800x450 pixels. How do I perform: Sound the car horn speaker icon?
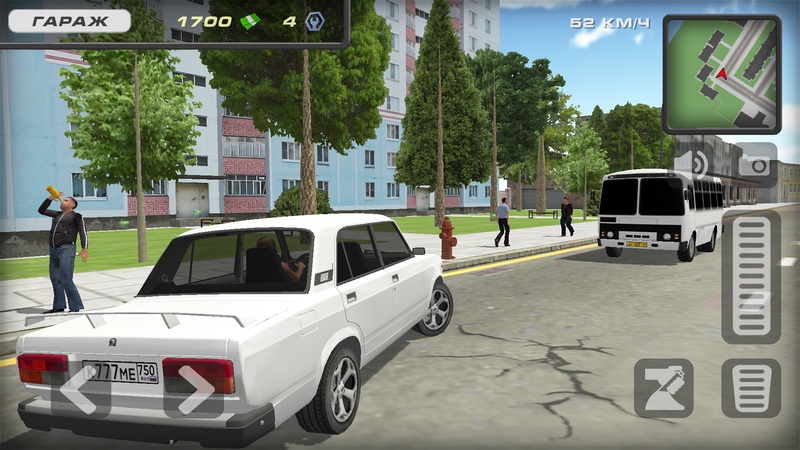pos(693,163)
